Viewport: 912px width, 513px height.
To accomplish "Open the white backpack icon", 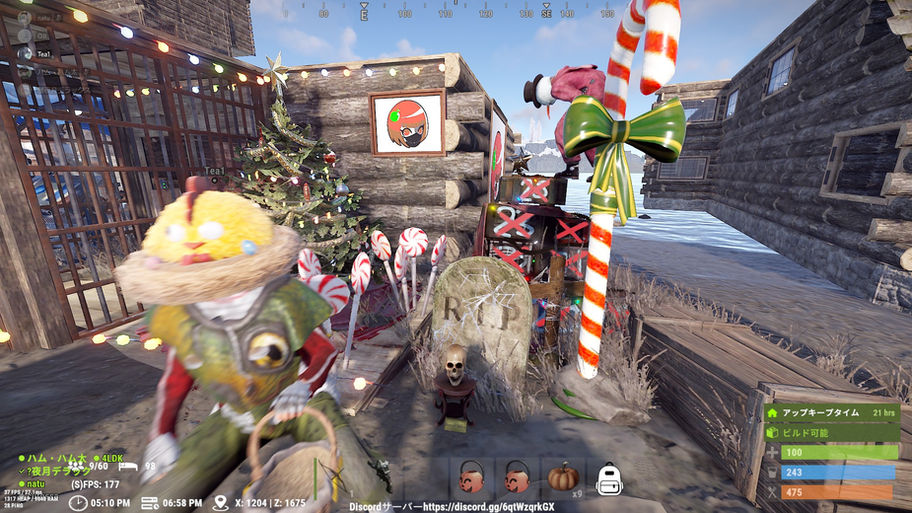I will pos(609,478).
